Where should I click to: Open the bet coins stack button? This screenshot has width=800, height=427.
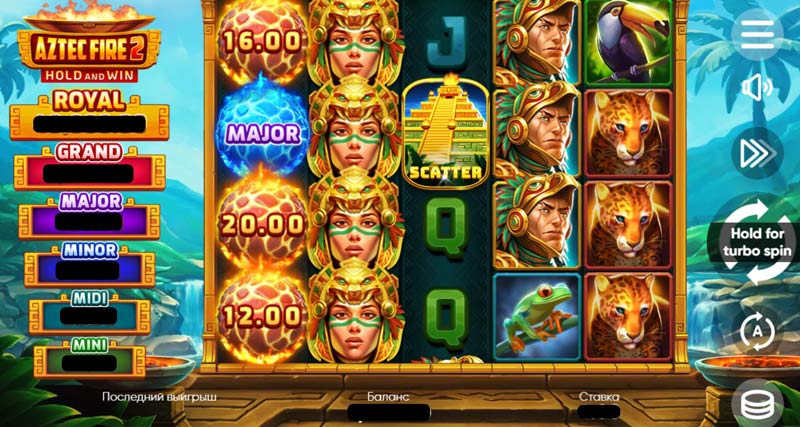[x=757, y=402]
